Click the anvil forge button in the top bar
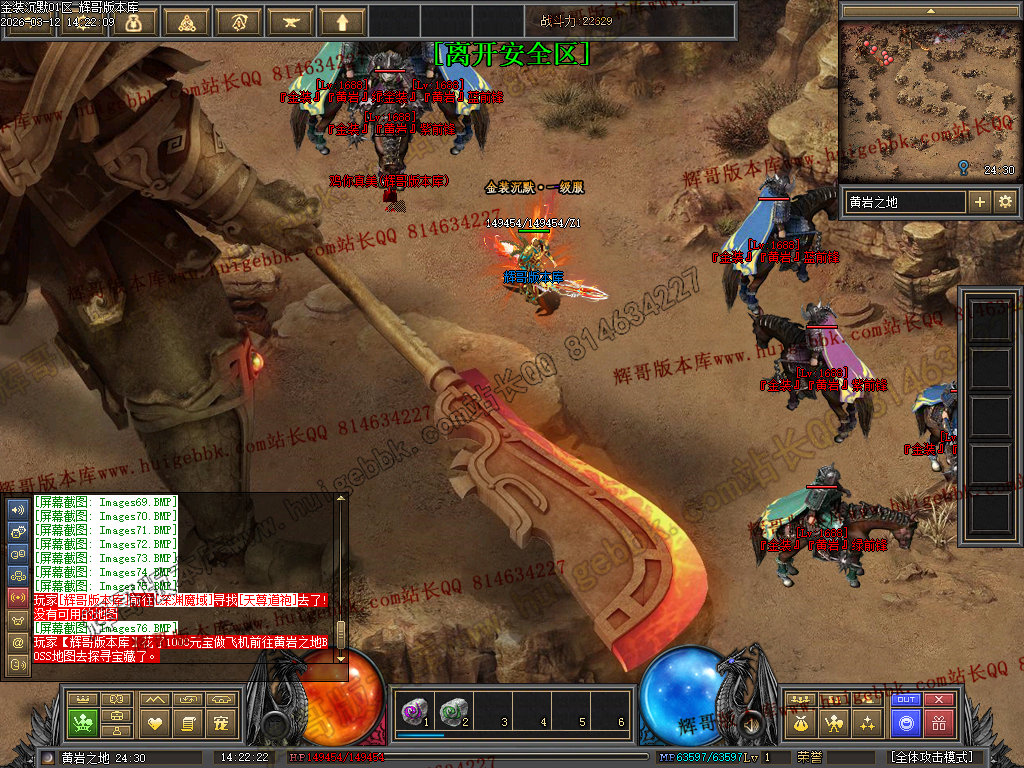This screenshot has width=1024, height=768. [291, 22]
